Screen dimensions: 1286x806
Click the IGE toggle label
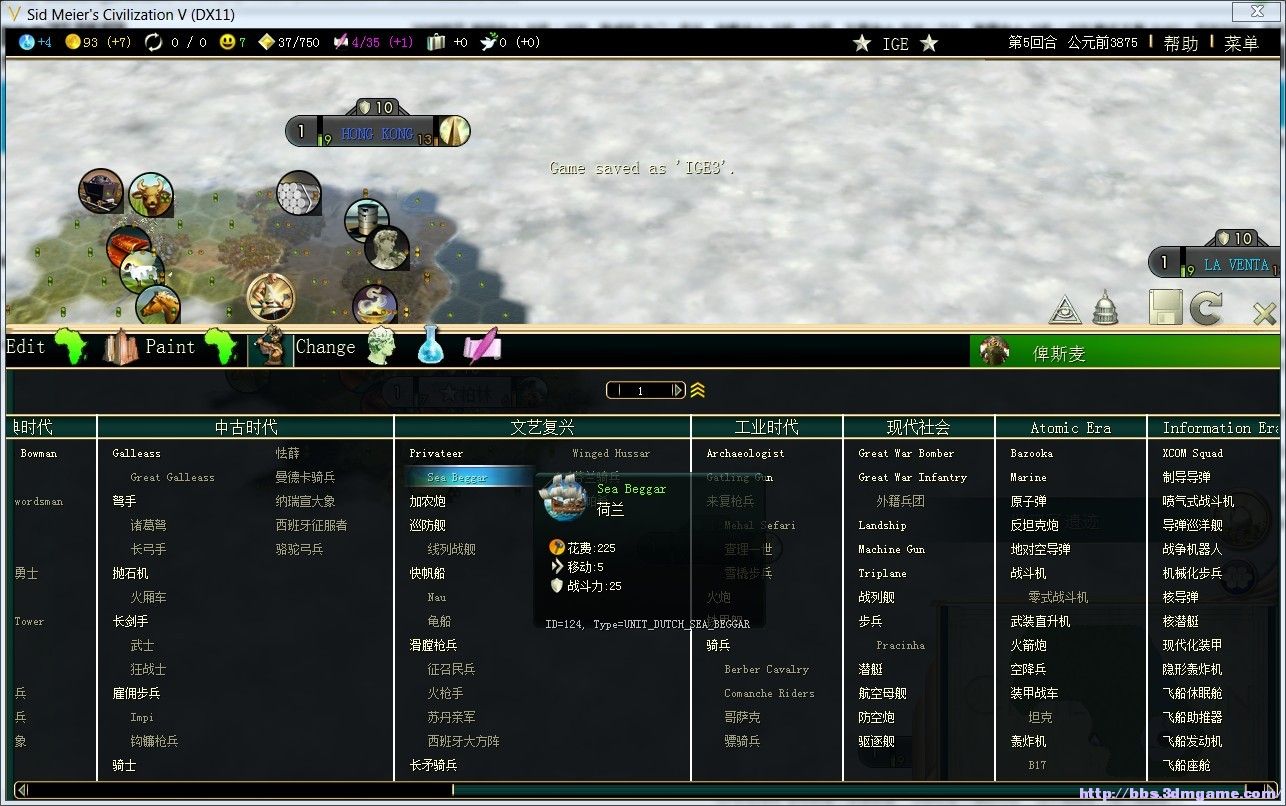[895, 43]
